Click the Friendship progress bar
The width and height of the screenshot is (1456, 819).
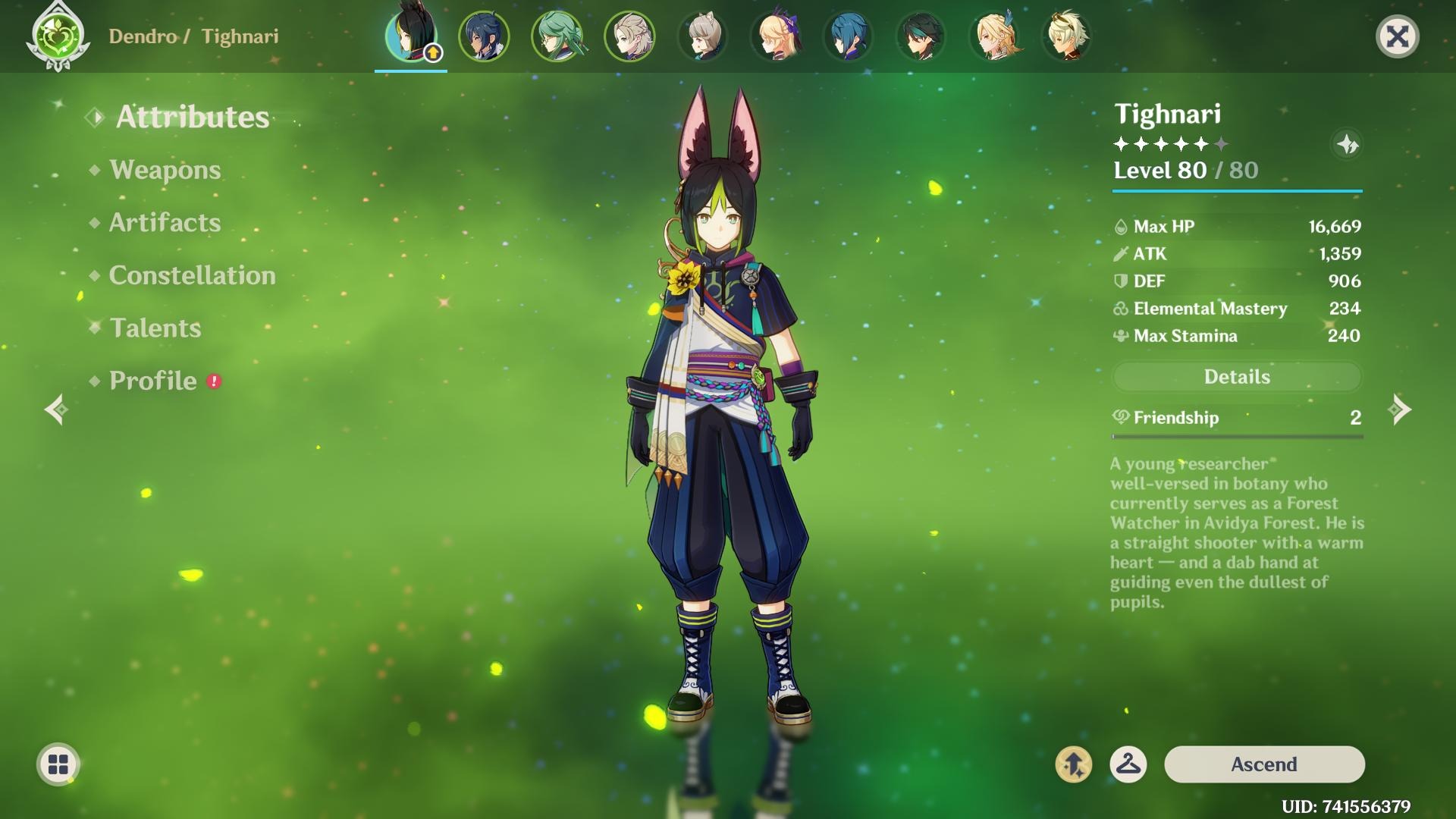pos(1237,435)
